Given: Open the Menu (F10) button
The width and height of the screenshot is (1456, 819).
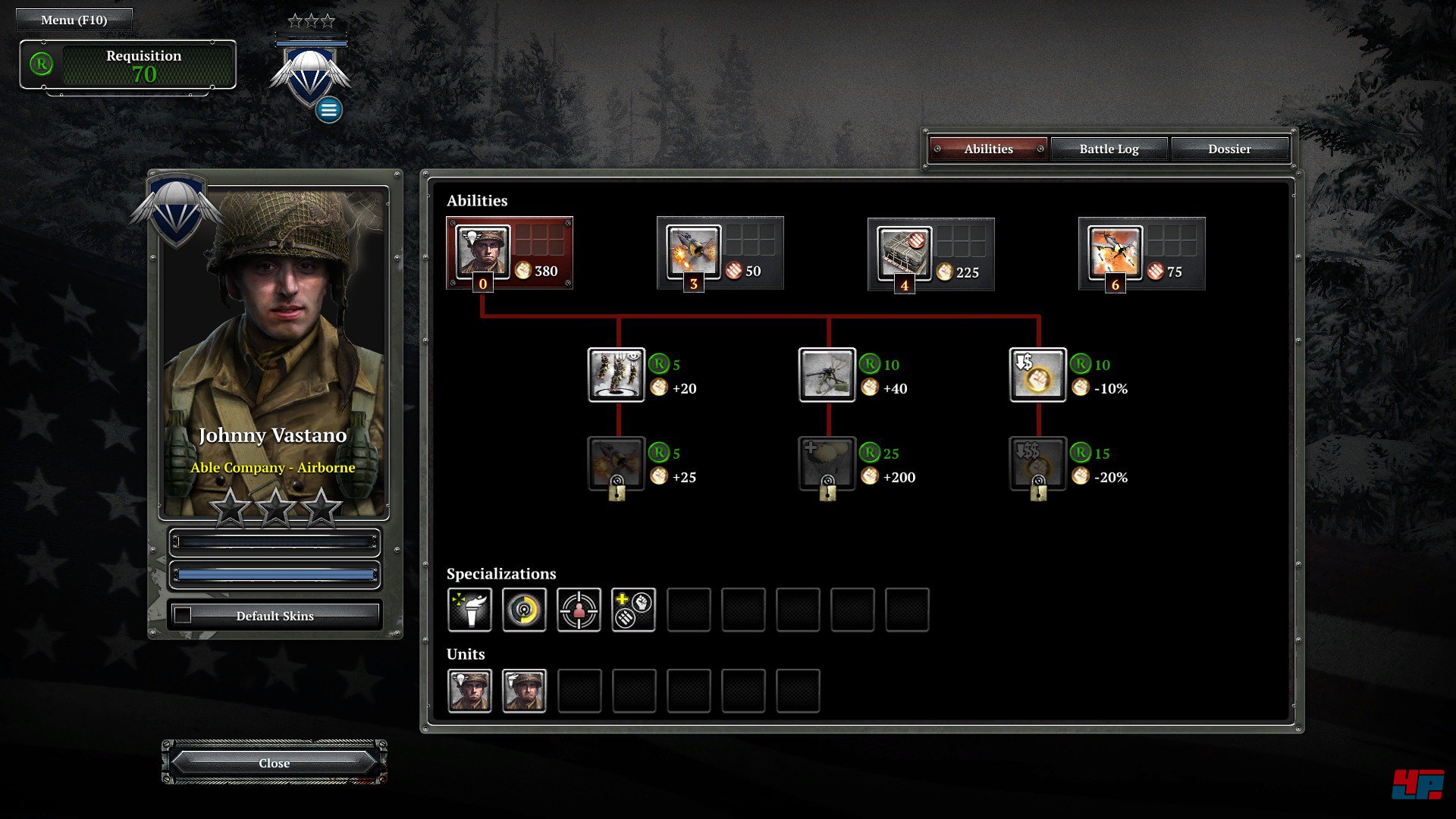Looking at the screenshot, I should (x=74, y=20).
